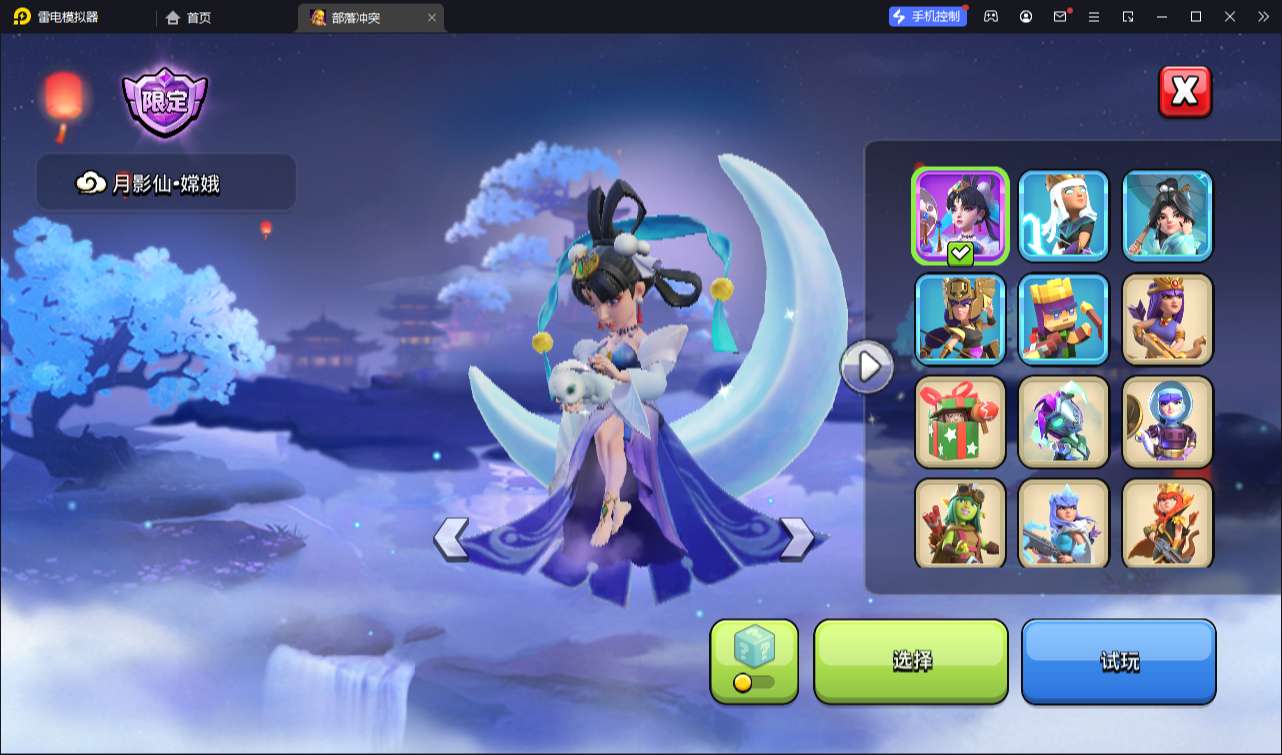Select the space helmet astronaut skin
The width and height of the screenshot is (1282, 755).
1167,421
